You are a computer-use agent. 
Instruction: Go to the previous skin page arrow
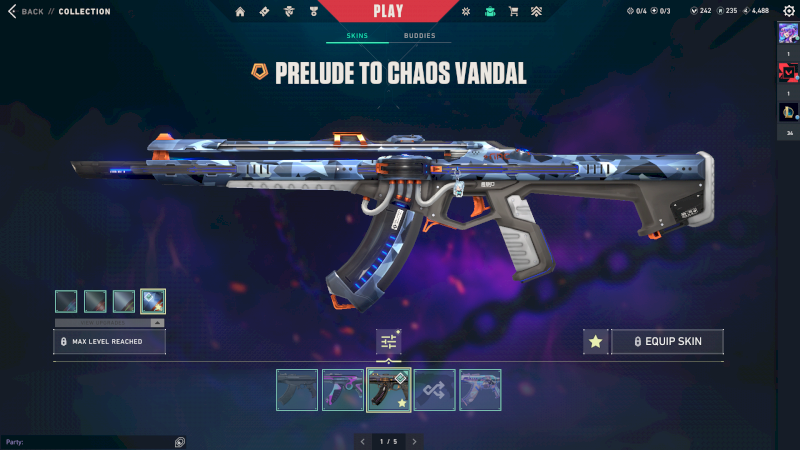click(x=364, y=441)
